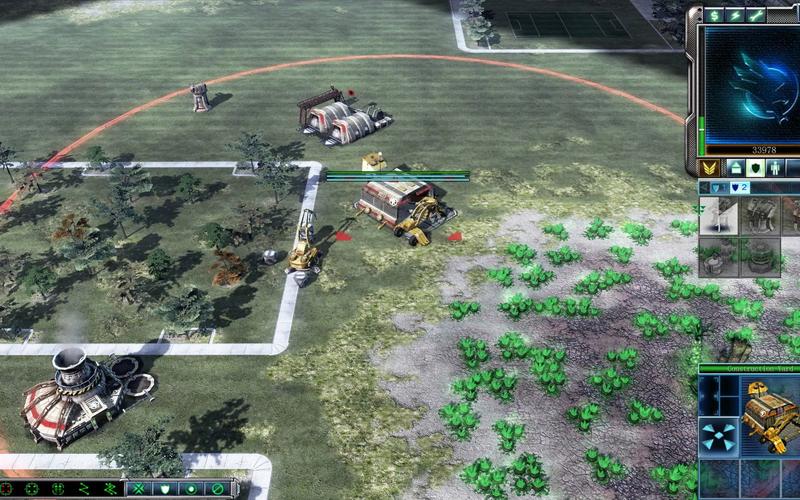This screenshot has width=800, height=500.
Task: Set the hold ground stance dot button
Action: click(190, 489)
